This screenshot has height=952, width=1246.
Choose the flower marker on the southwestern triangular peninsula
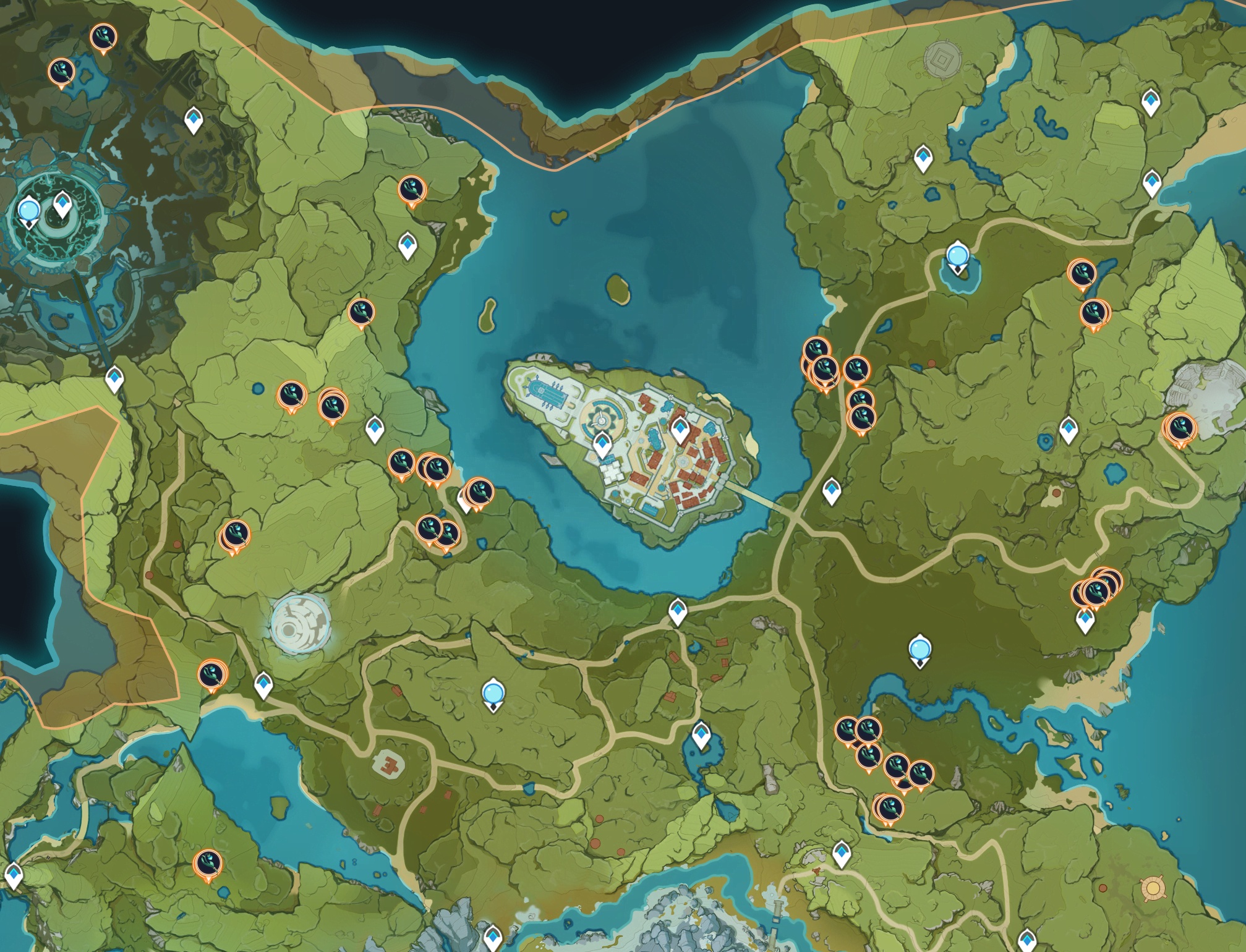point(208,863)
